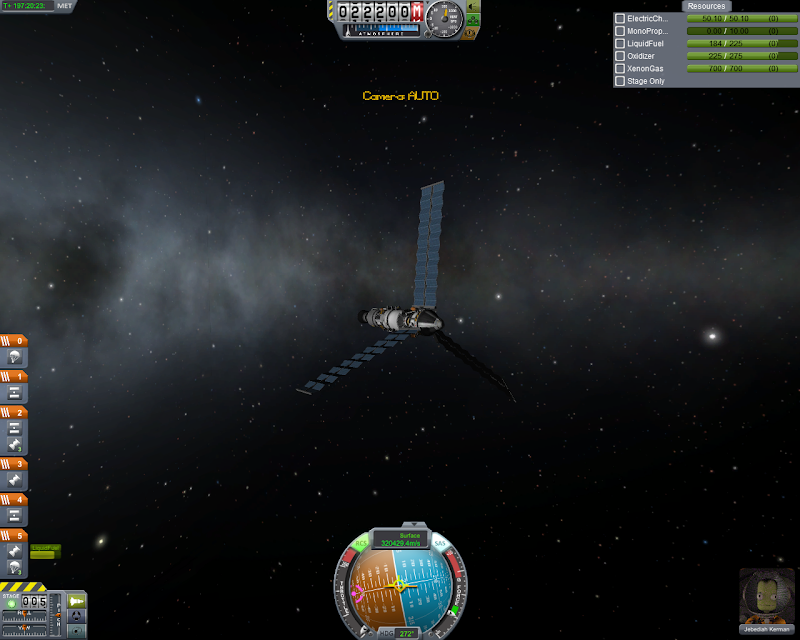Tick the Oxidizer resource checkbox

[x=620, y=56]
